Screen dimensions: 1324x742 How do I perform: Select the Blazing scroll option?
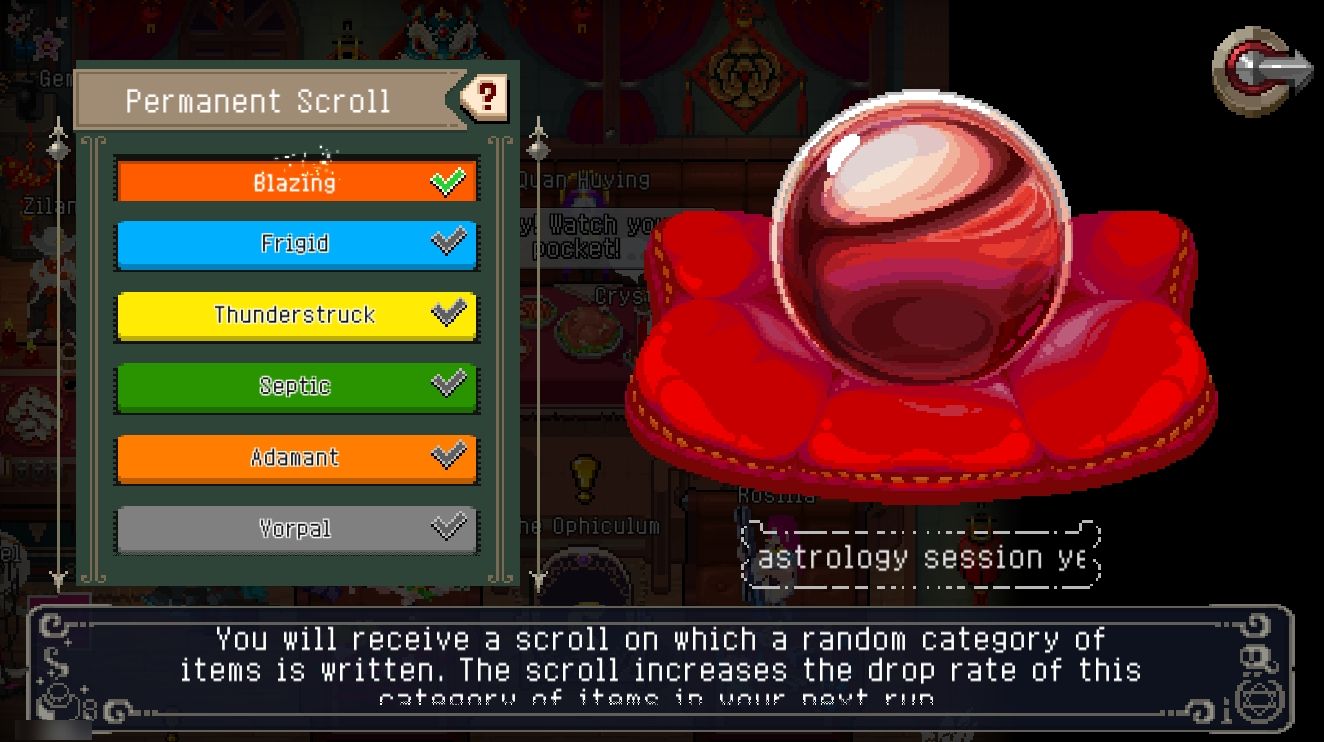click(296, 182)
